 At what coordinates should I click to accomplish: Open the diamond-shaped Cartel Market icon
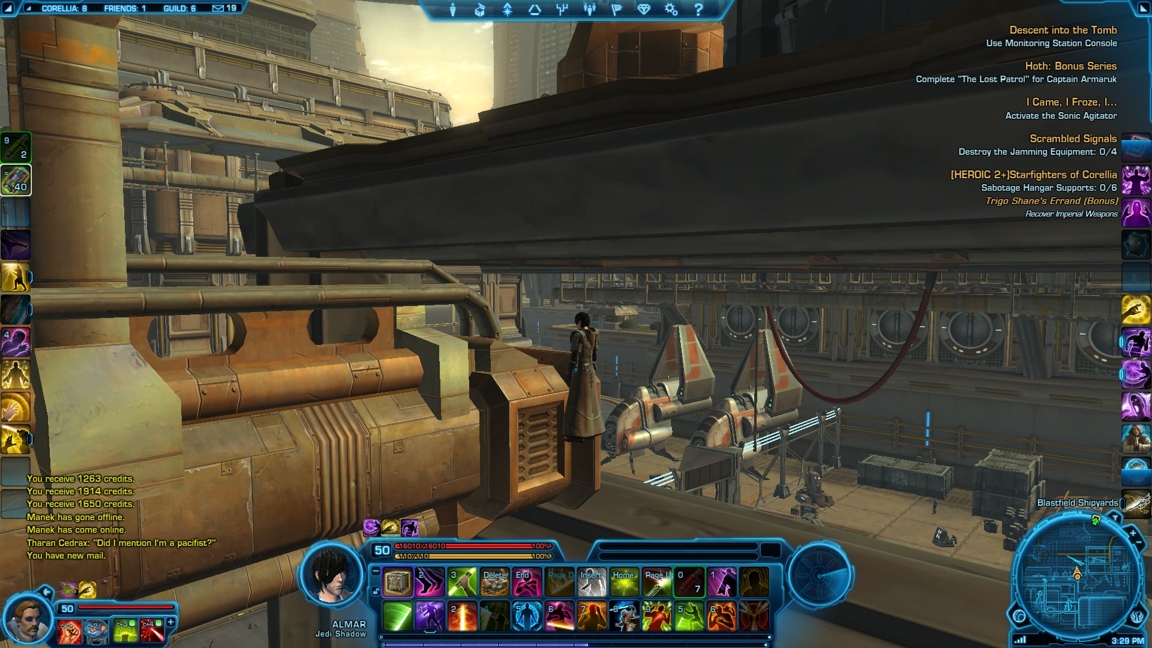tap(644, 10)
